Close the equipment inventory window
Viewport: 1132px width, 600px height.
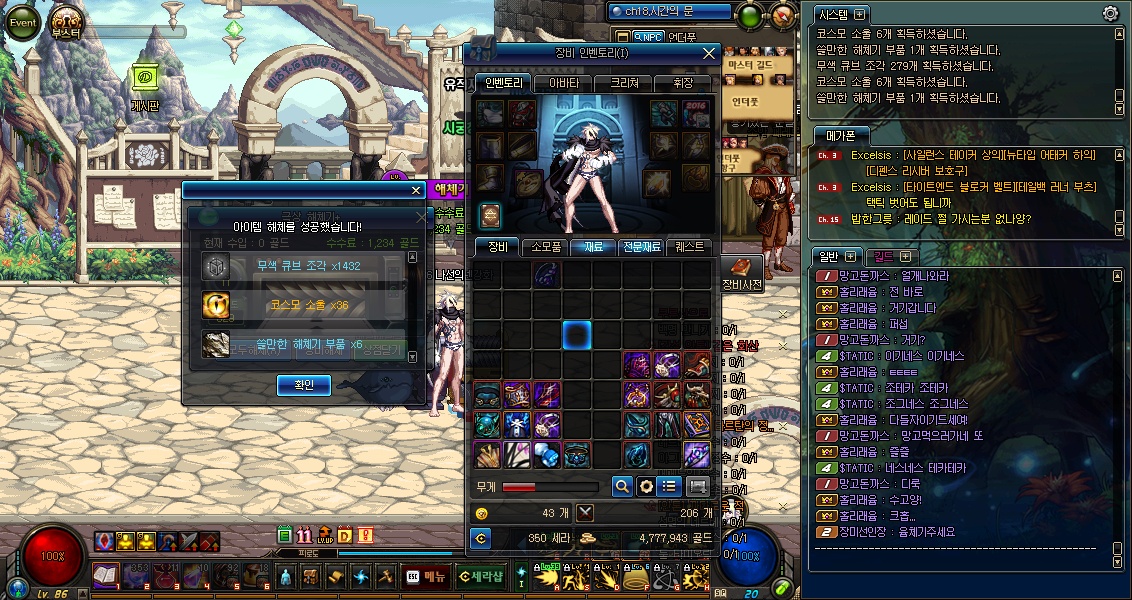[709, 53]
